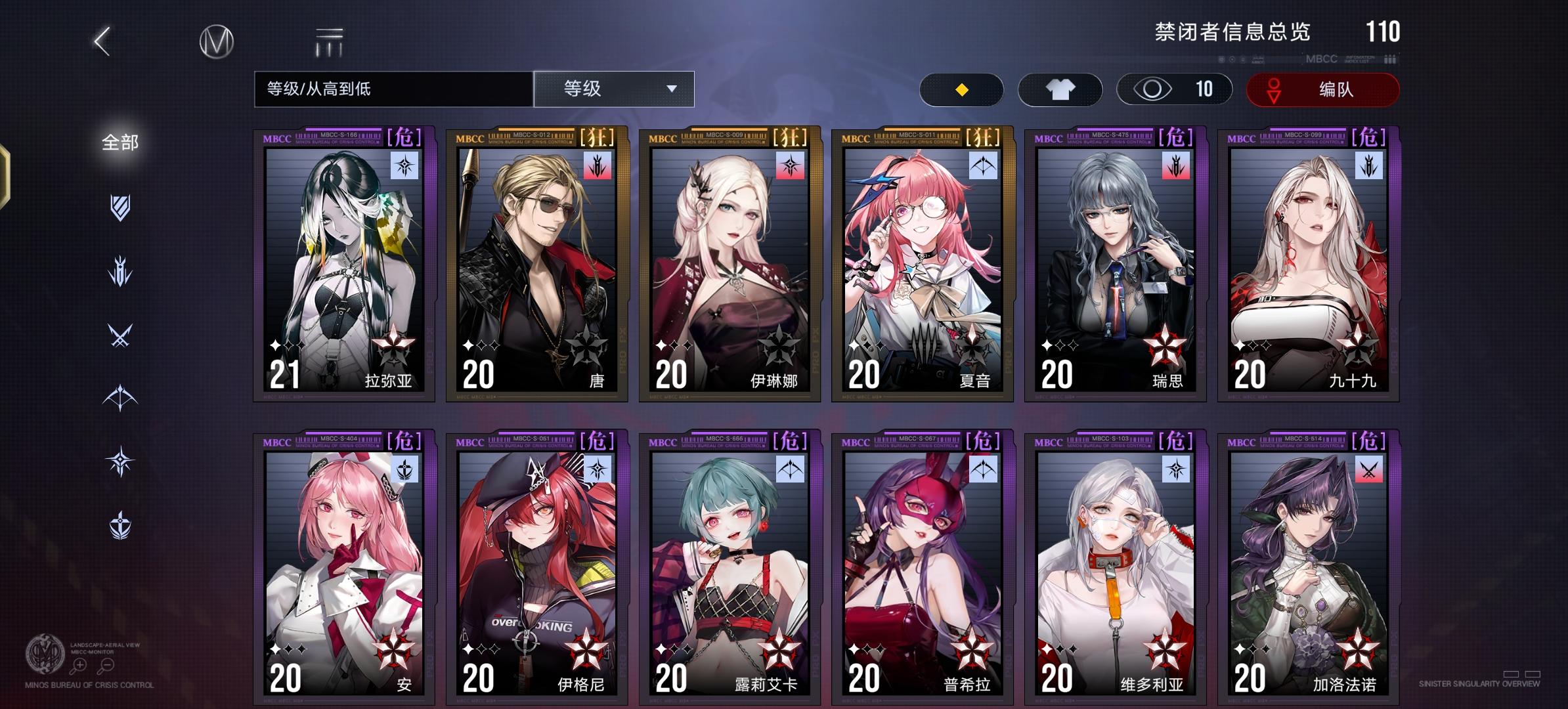Click the zoom plus control near MBCC monitor
The image size is (1568, 709).
click(x=79, y=665)
